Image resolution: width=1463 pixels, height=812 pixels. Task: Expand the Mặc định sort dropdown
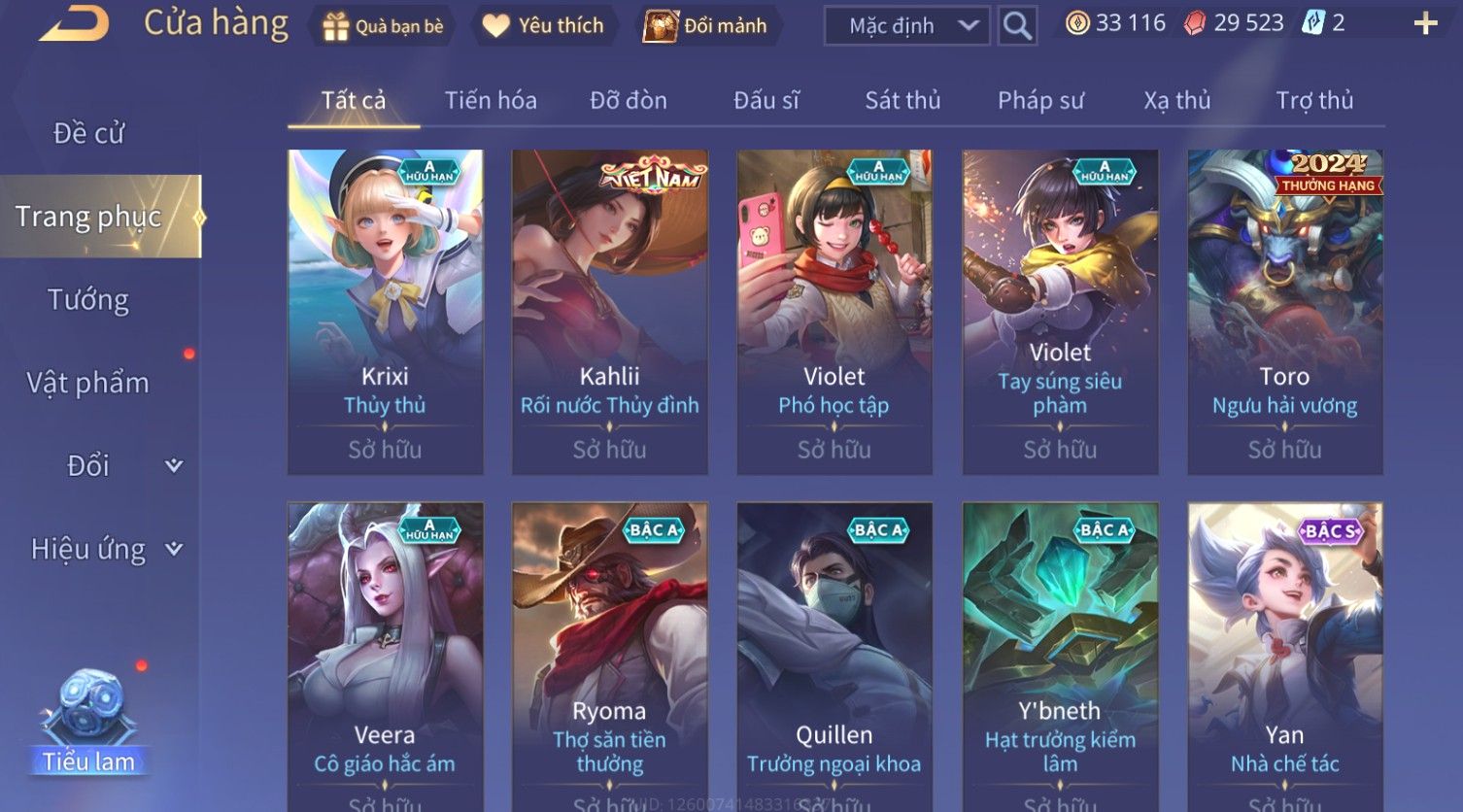[x=905, y=26]
